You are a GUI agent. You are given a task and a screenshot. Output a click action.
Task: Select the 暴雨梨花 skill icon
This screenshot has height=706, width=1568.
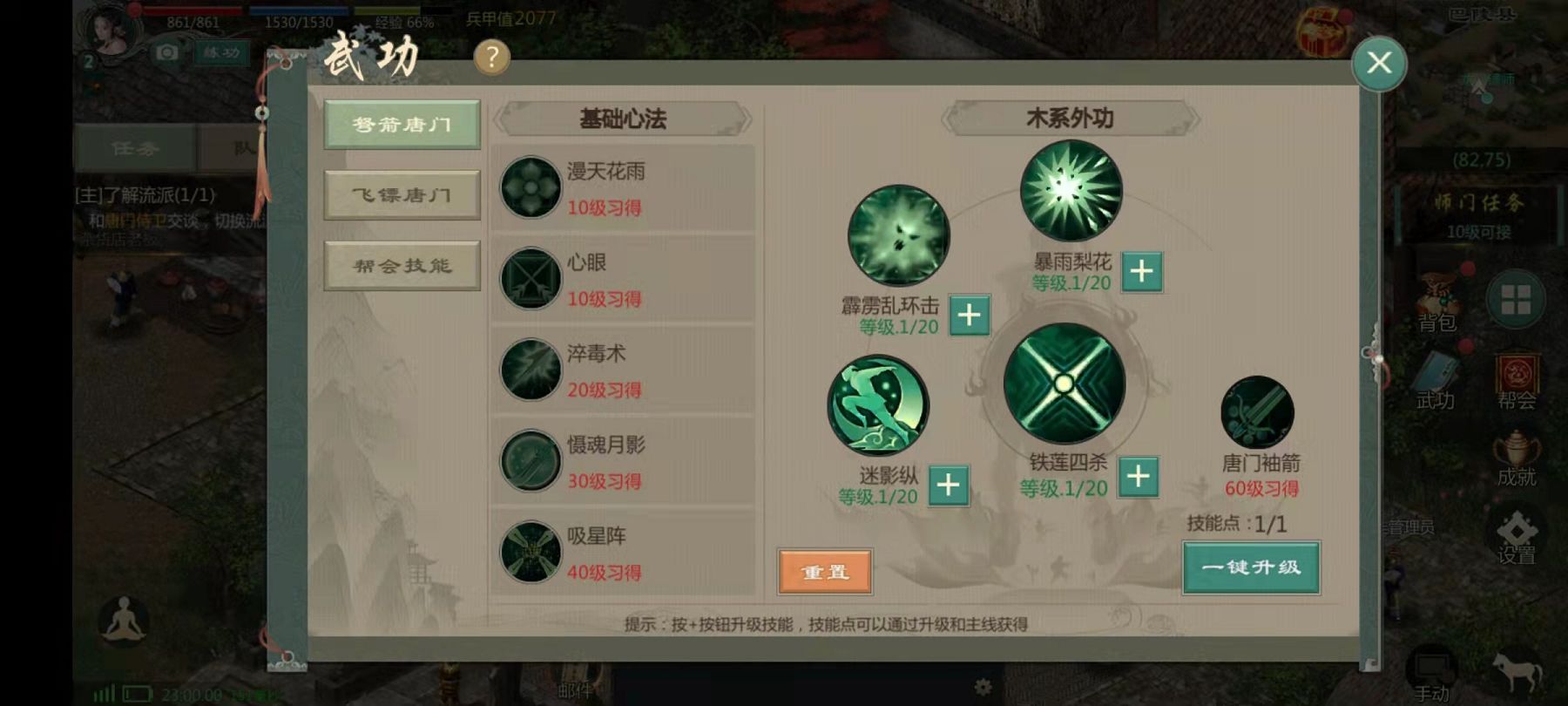point(1071,191)
